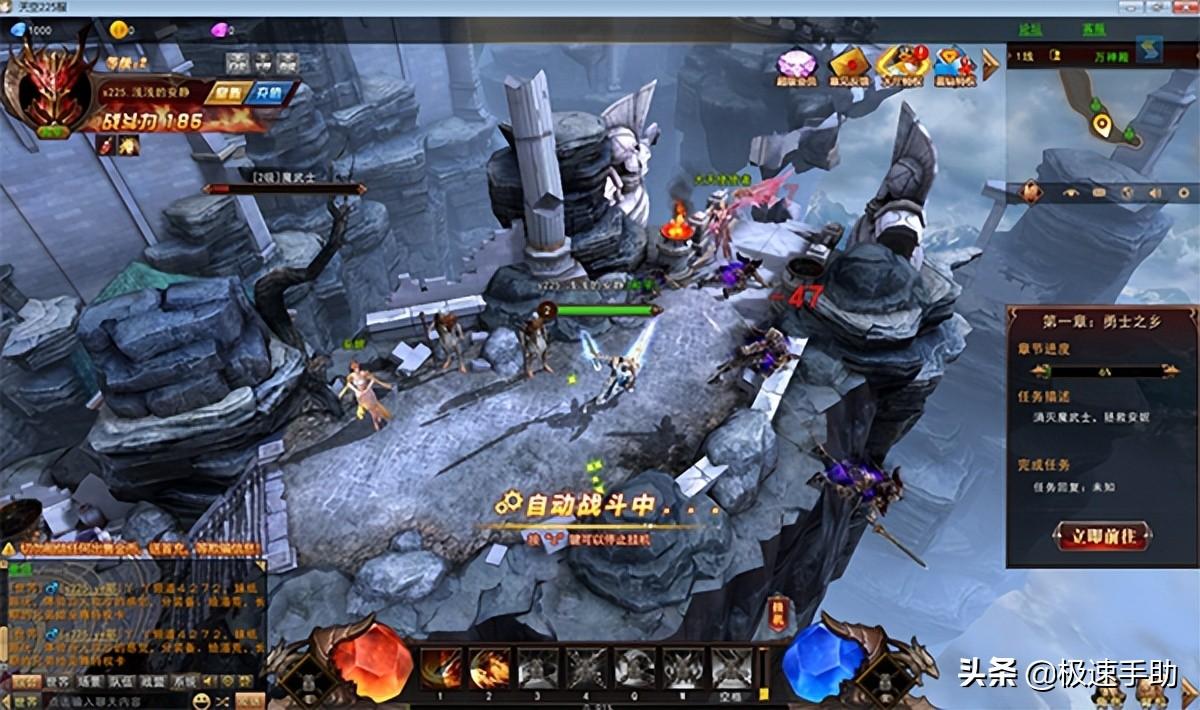Image resolution: width=1200 pixels, height=710 pixels.
Task: Click the blue arrows icon beside the minimap
Action: (x=1150, y=49)
